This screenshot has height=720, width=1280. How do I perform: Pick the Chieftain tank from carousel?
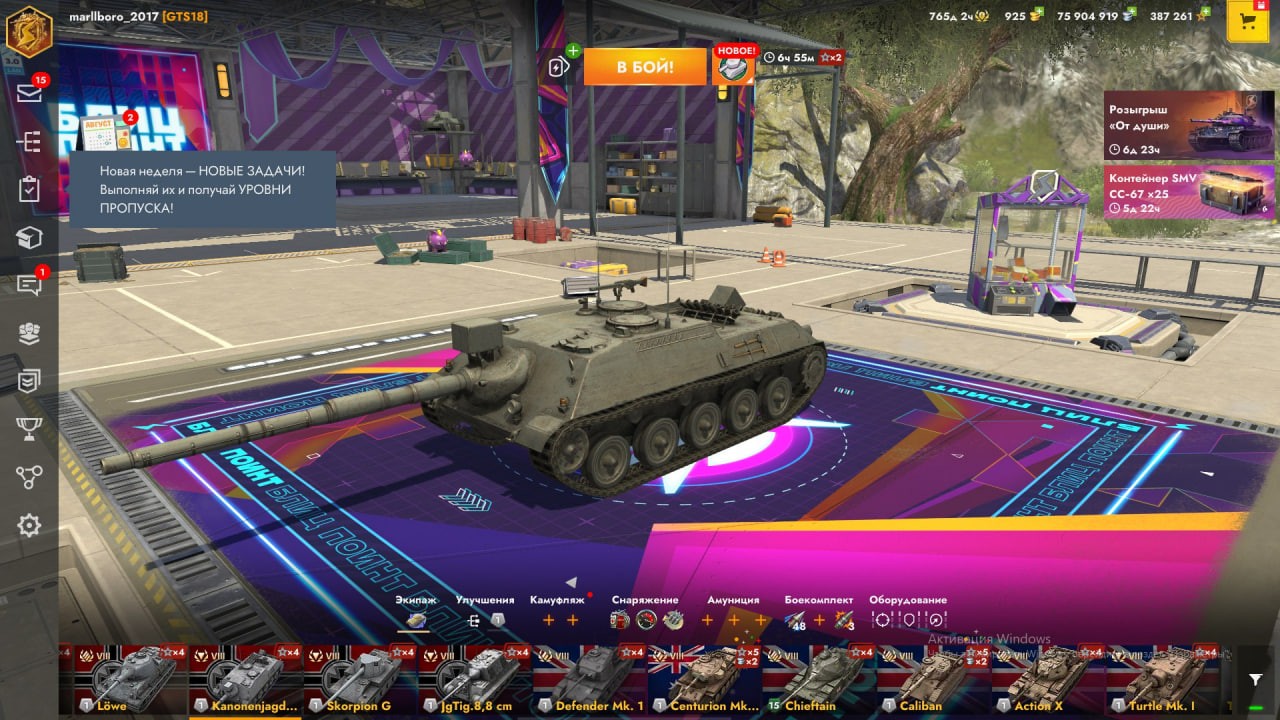coord(820,680)
